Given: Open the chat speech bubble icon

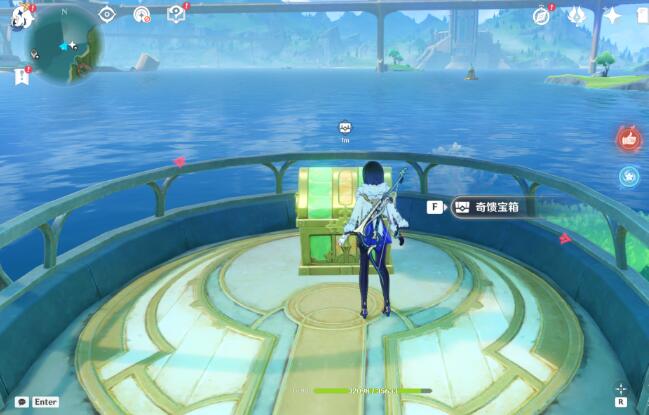Looking at the screenshot, I should (21, 401).
